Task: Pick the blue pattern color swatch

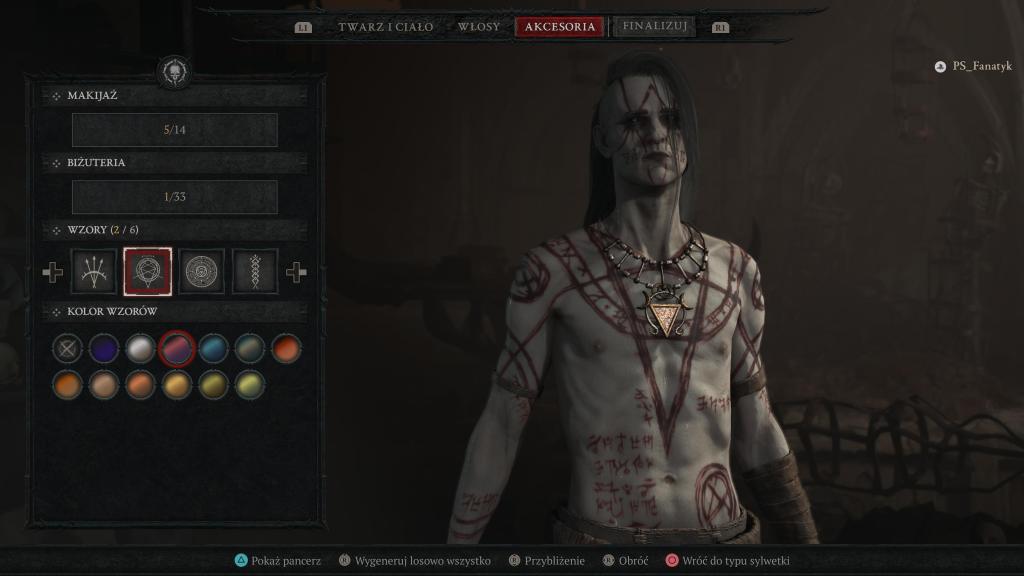Action: [213, 348]
